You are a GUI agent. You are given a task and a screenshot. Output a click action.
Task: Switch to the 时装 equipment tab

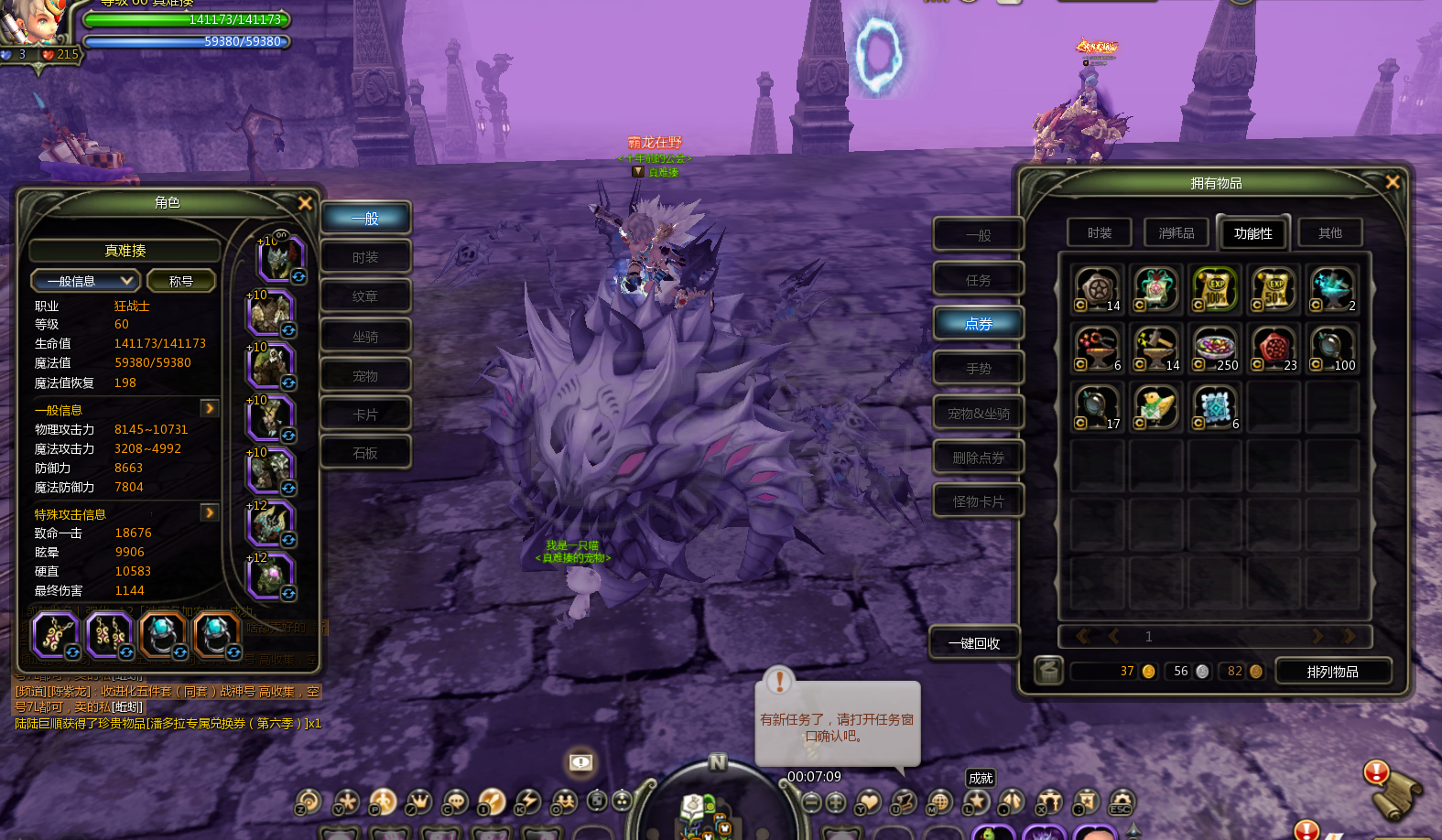point(365,257)
